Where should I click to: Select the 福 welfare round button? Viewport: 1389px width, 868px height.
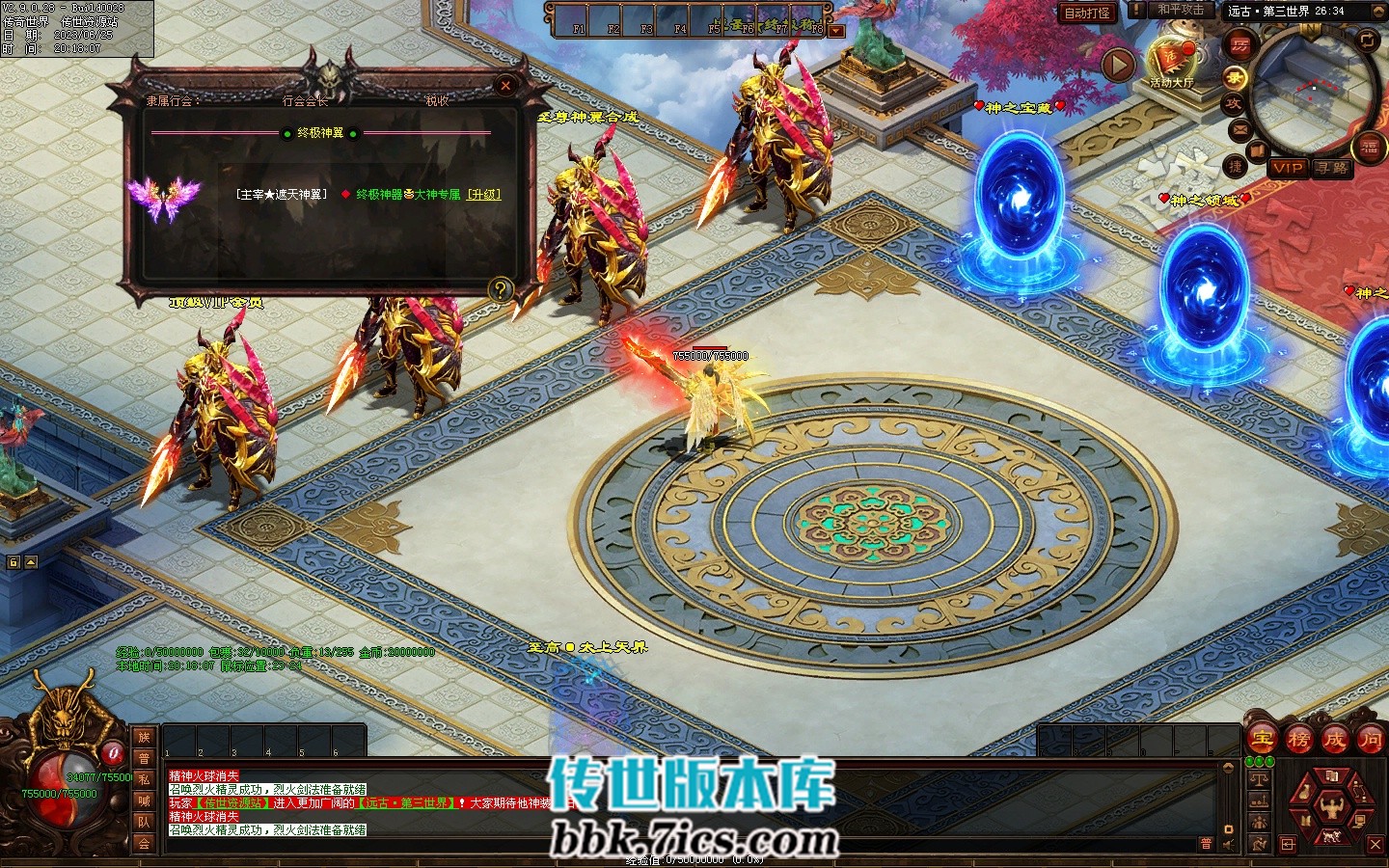pyautogui.click(x=1370, y=147)
